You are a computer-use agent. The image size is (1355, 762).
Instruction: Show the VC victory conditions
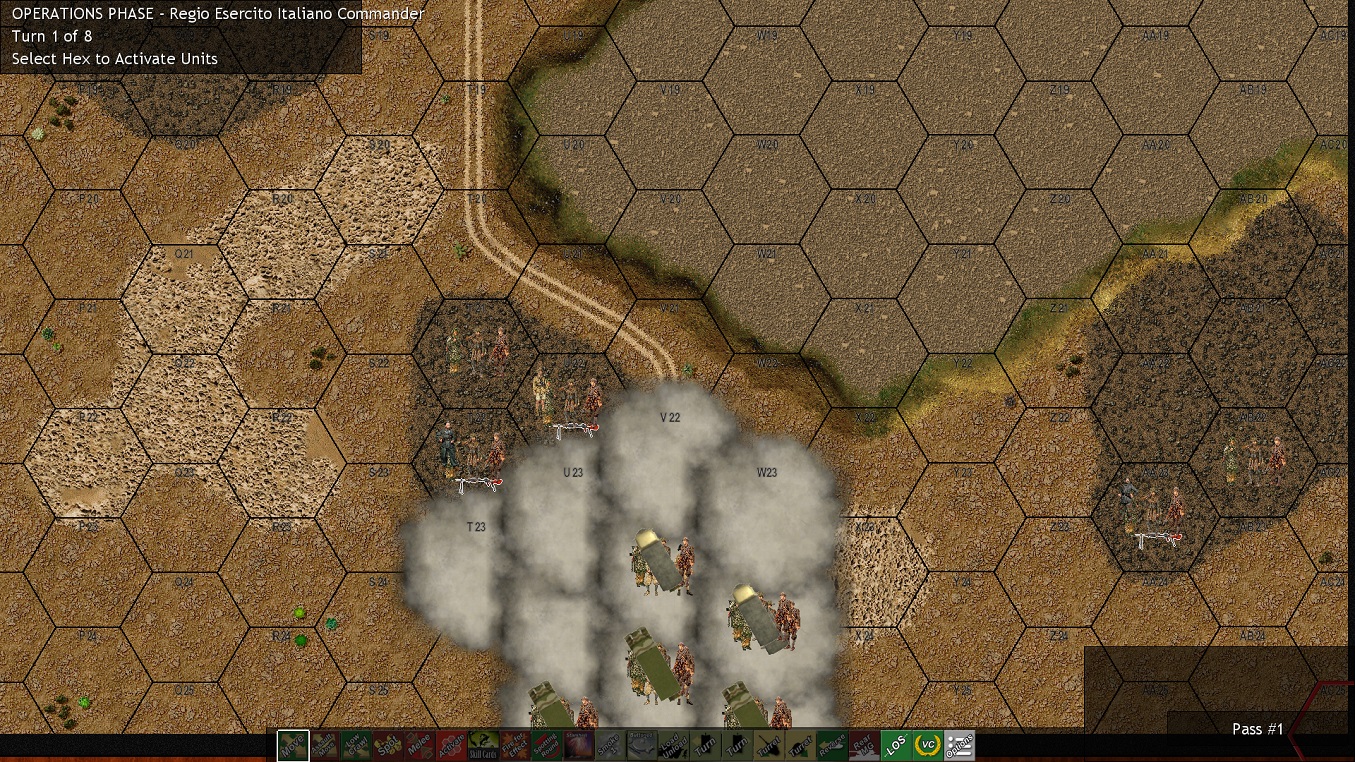(x=928, y=745)
